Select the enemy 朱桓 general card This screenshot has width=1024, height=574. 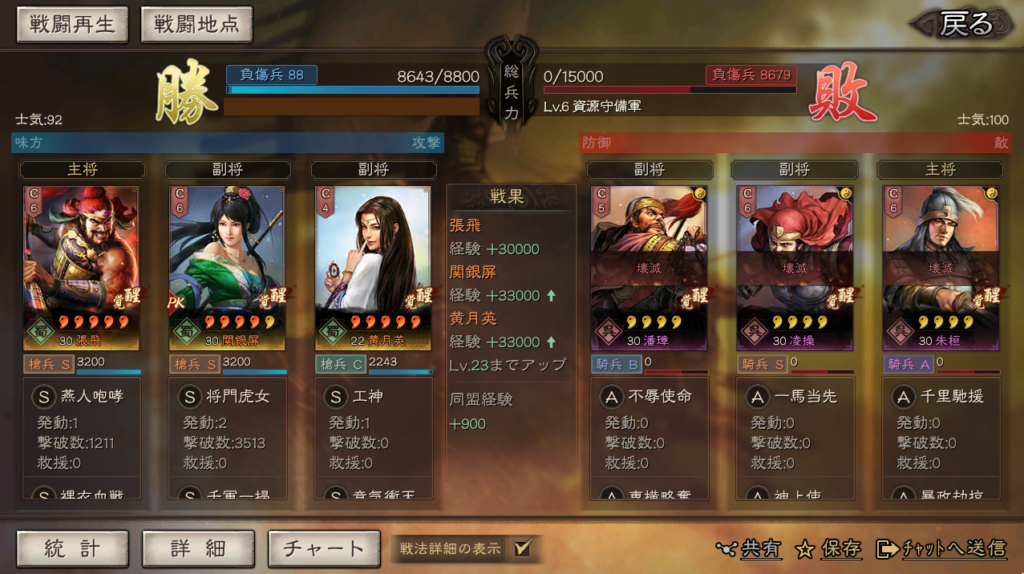click(x=941, y=267)
